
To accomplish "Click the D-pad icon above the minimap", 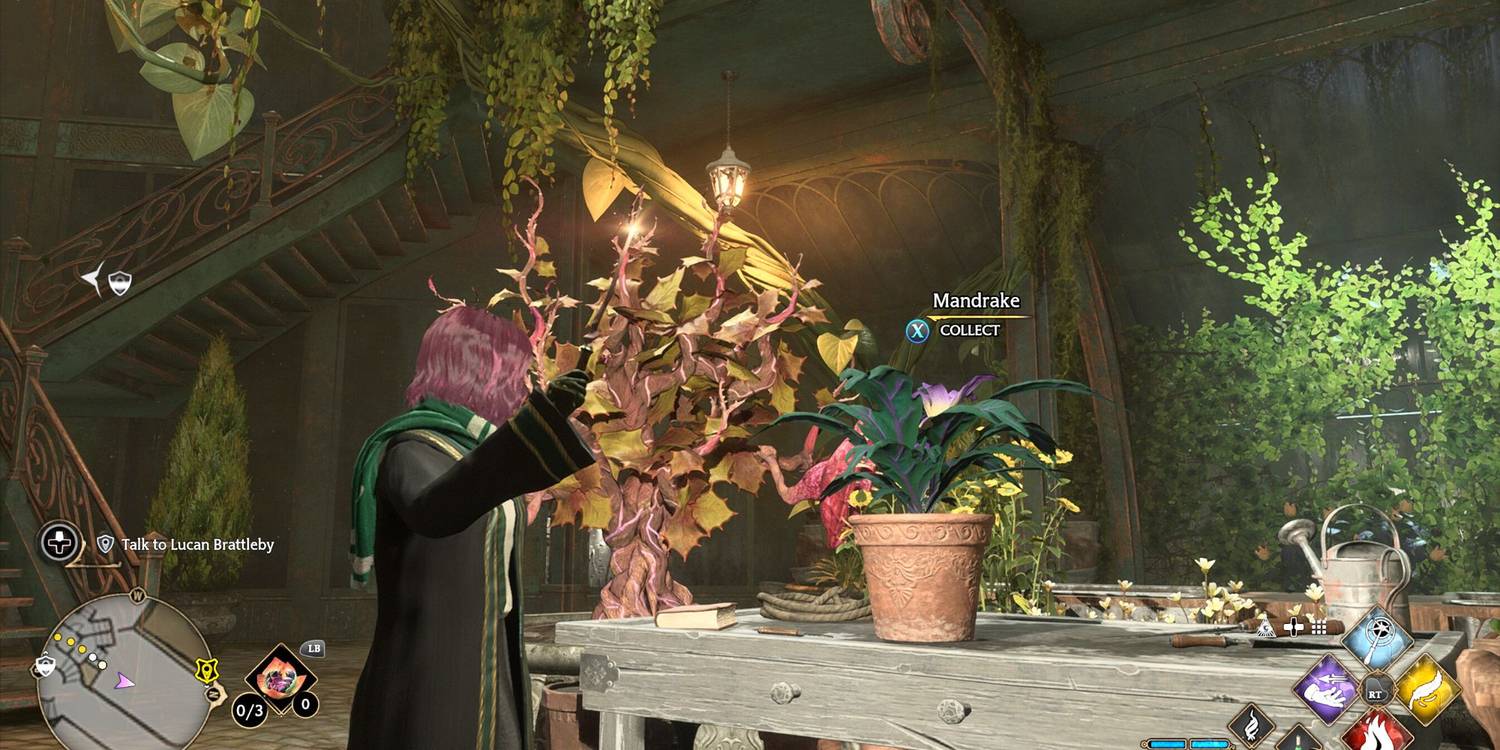I will coord(58,543).
